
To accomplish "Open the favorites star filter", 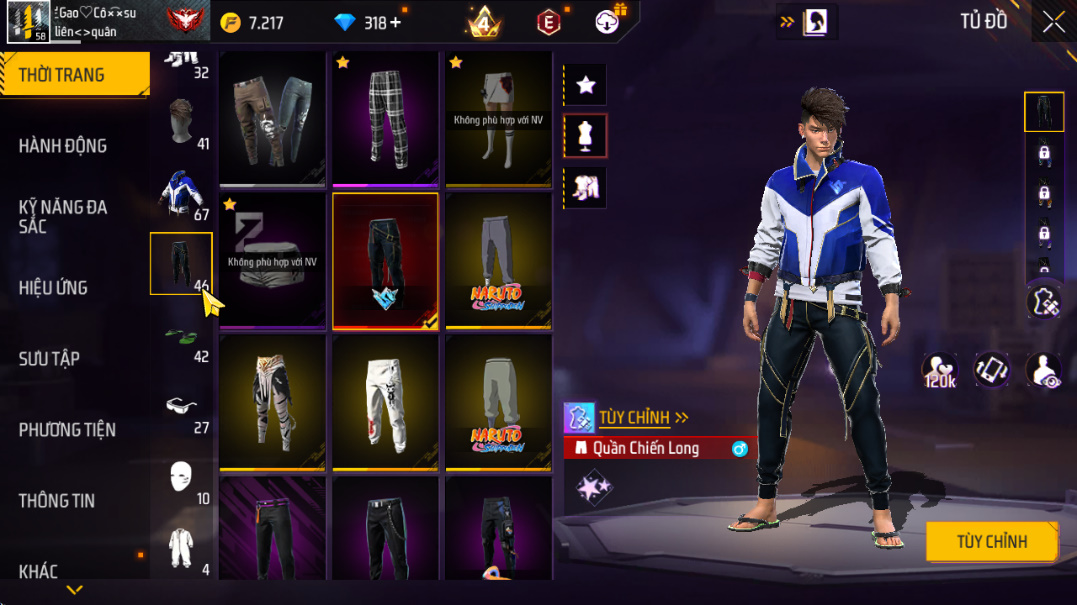I will [x=586, y=86].
